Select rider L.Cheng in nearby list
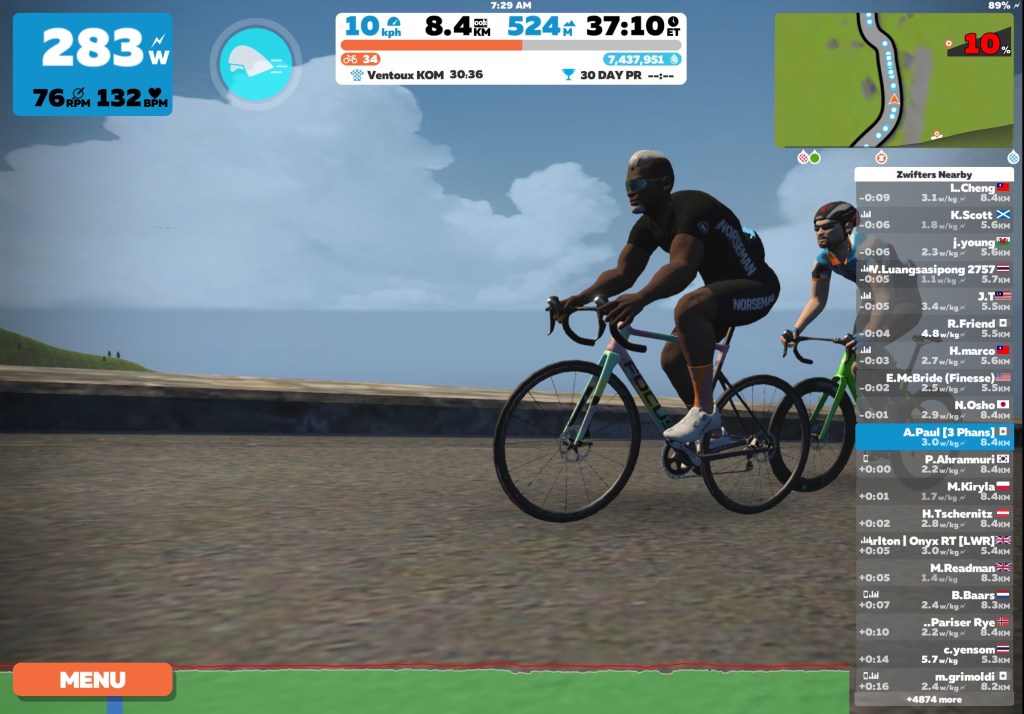Screen dimensions: 1024x714 [x=933, y=193]
